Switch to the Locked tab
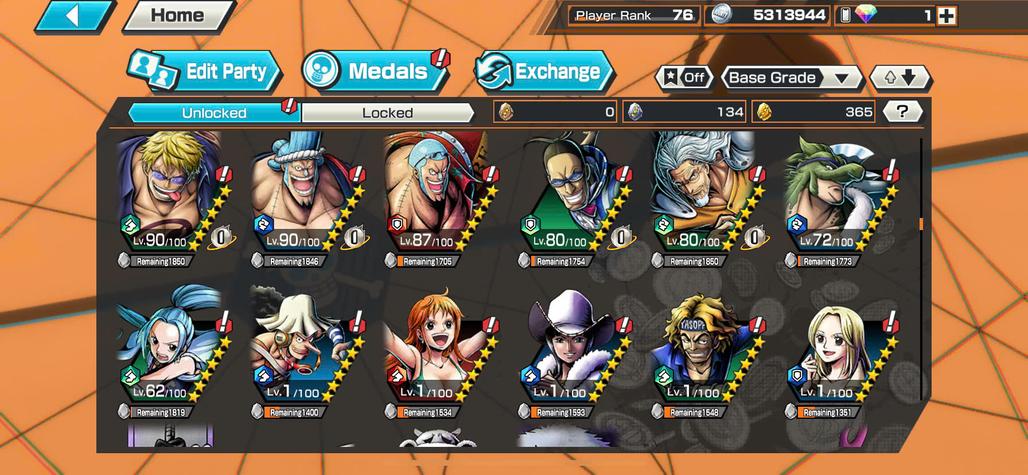Screen dimensions: 1028x475 (x=388, y=112)
